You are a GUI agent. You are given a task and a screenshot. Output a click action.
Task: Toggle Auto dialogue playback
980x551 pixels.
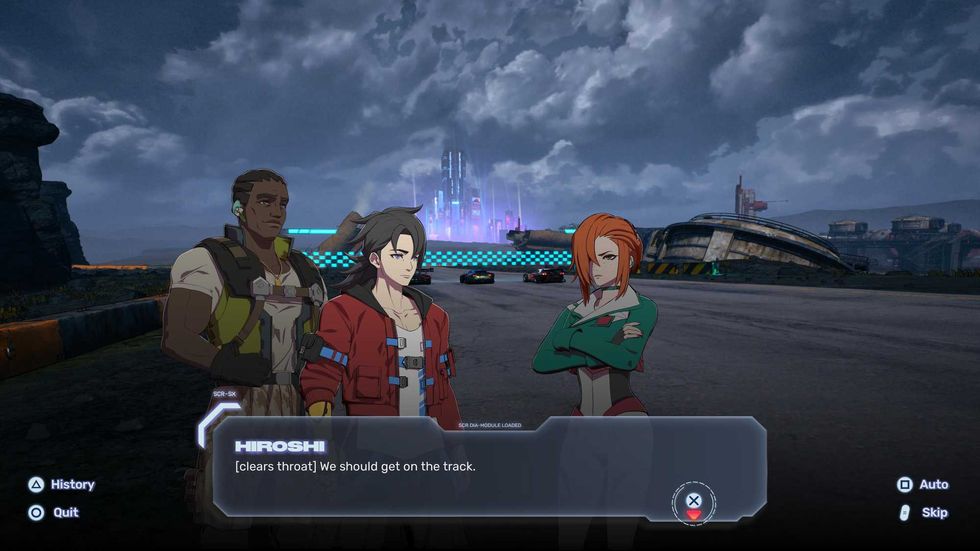click(x=922, y=484)
